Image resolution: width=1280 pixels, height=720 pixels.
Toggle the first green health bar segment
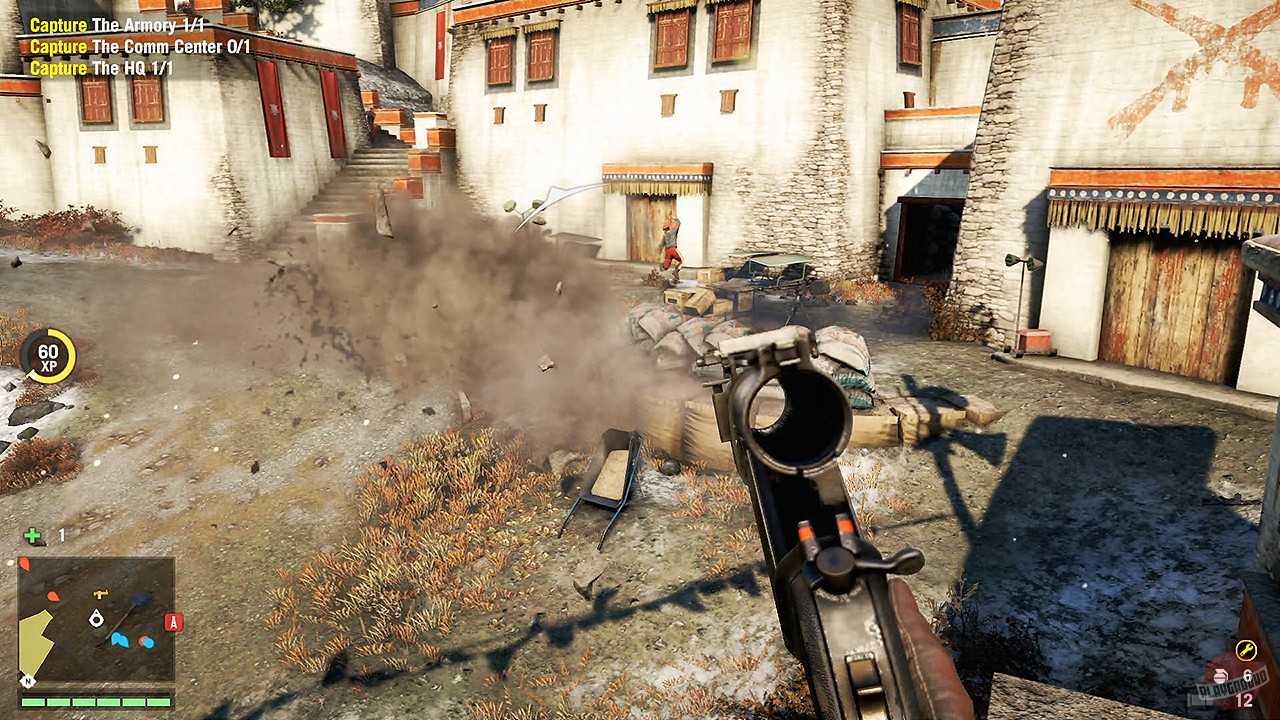tap(32, 702)
